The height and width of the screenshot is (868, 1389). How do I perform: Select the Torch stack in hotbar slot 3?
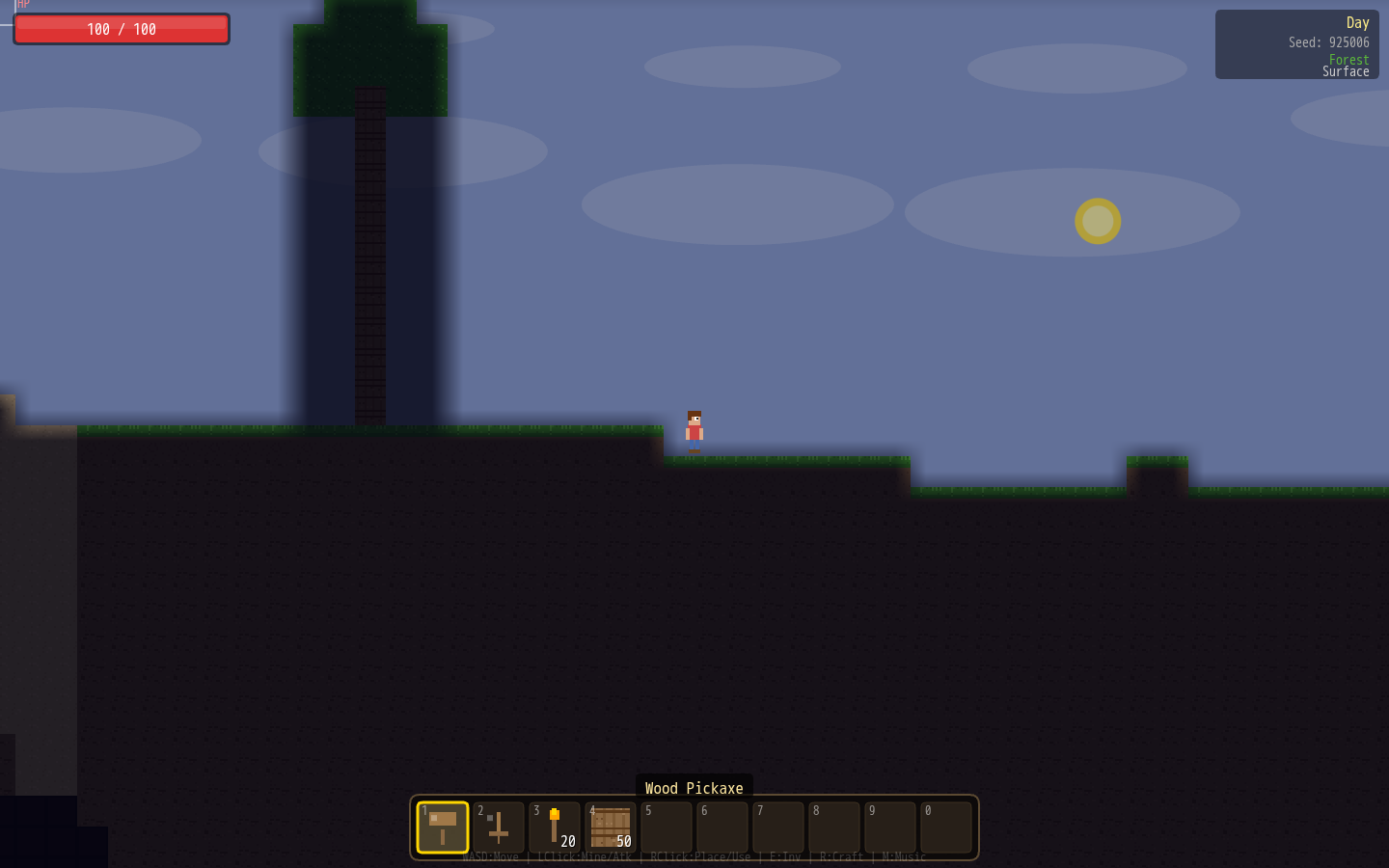(x=555, y=827)
